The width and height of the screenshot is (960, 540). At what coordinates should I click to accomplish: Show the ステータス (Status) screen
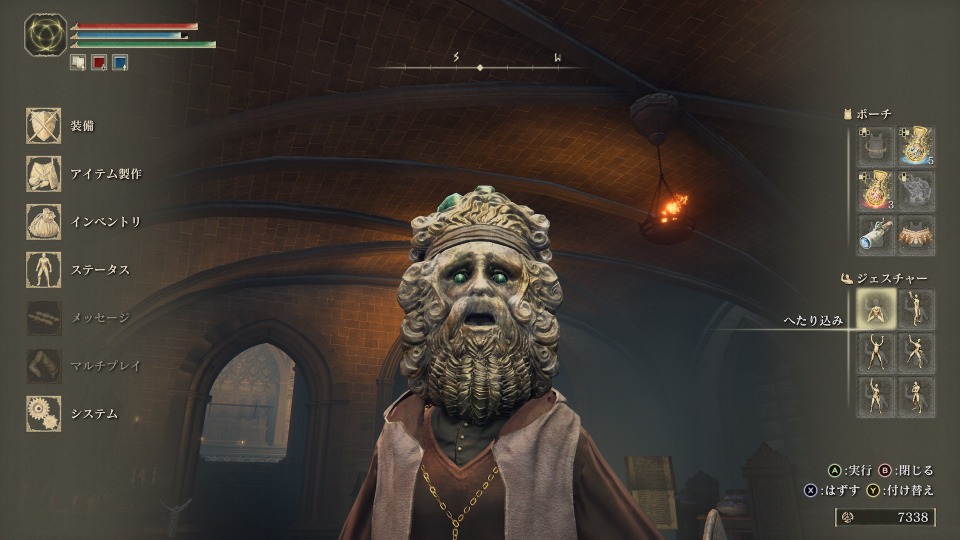pyautogui.click(x=45, y=270)
